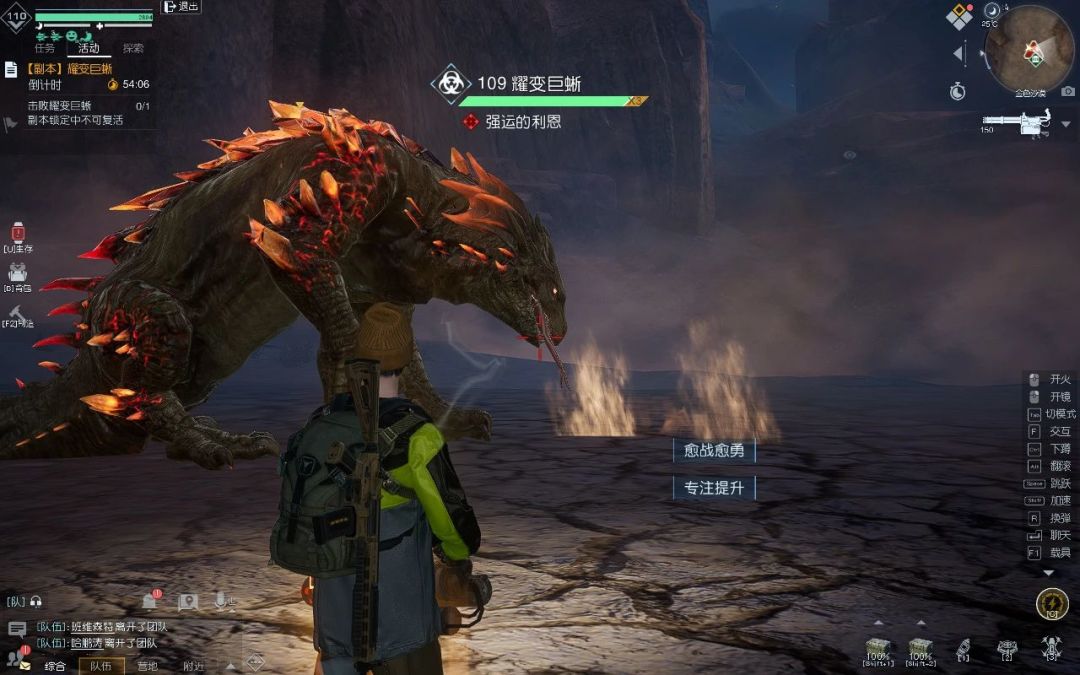Open the notification bell with red badge

pyautogui.click(x=149, y=601)
